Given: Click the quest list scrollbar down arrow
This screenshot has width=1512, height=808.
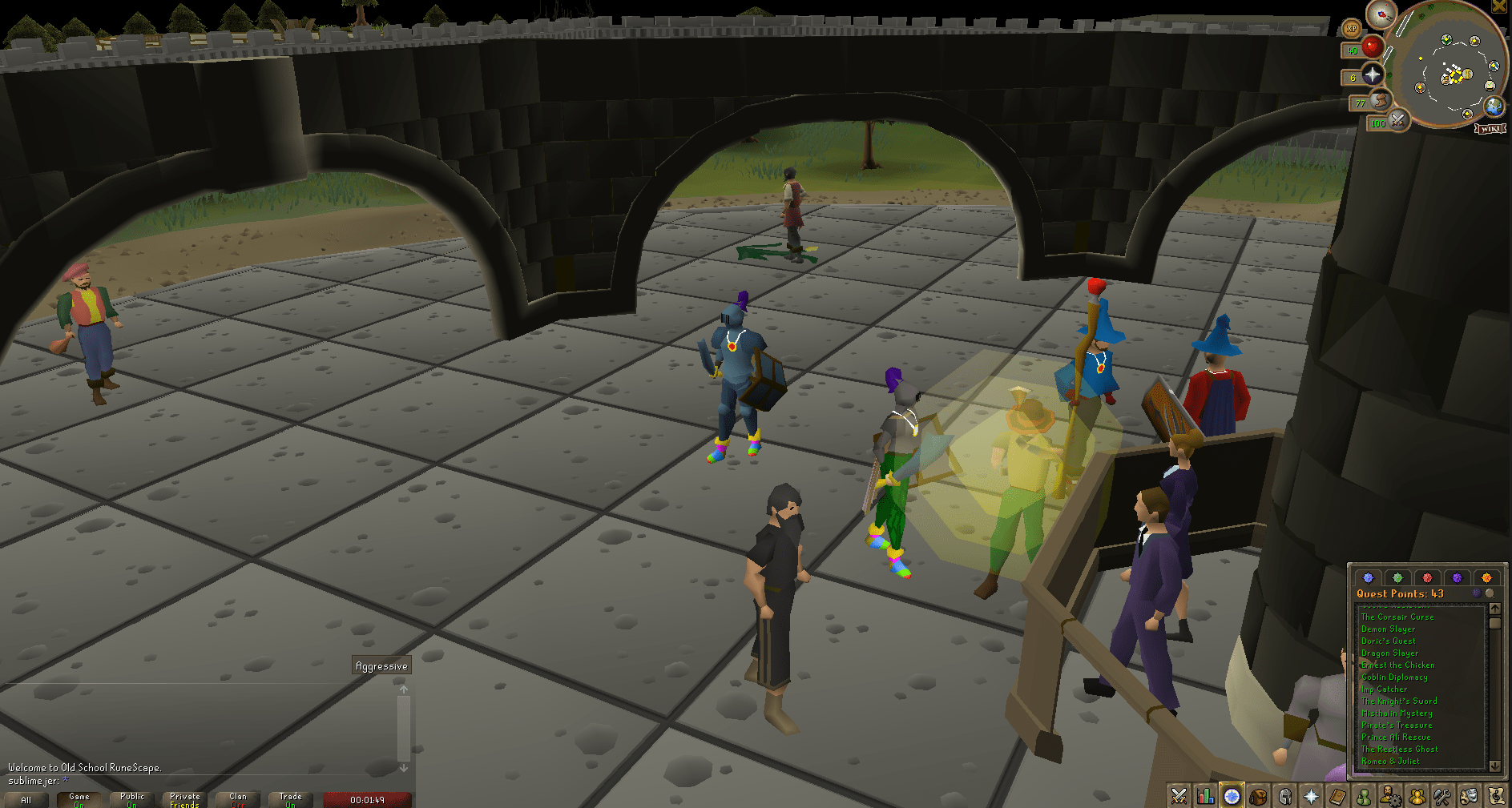Looking at the screenshot, I should [x=1495, y=766].
